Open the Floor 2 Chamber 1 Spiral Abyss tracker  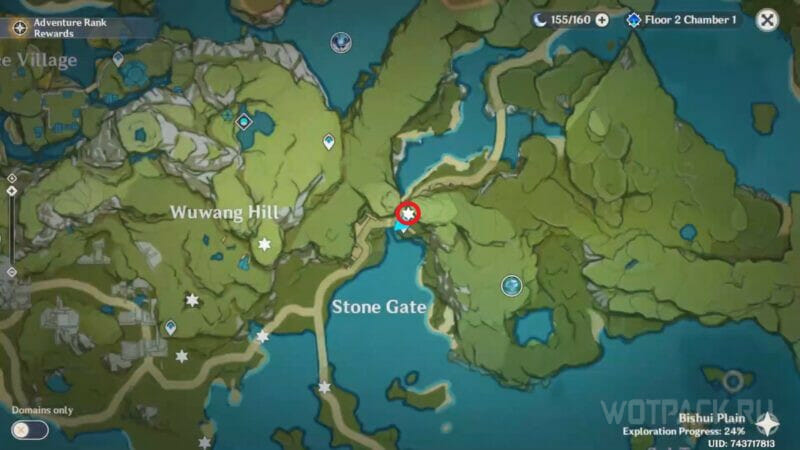(683, 20)
